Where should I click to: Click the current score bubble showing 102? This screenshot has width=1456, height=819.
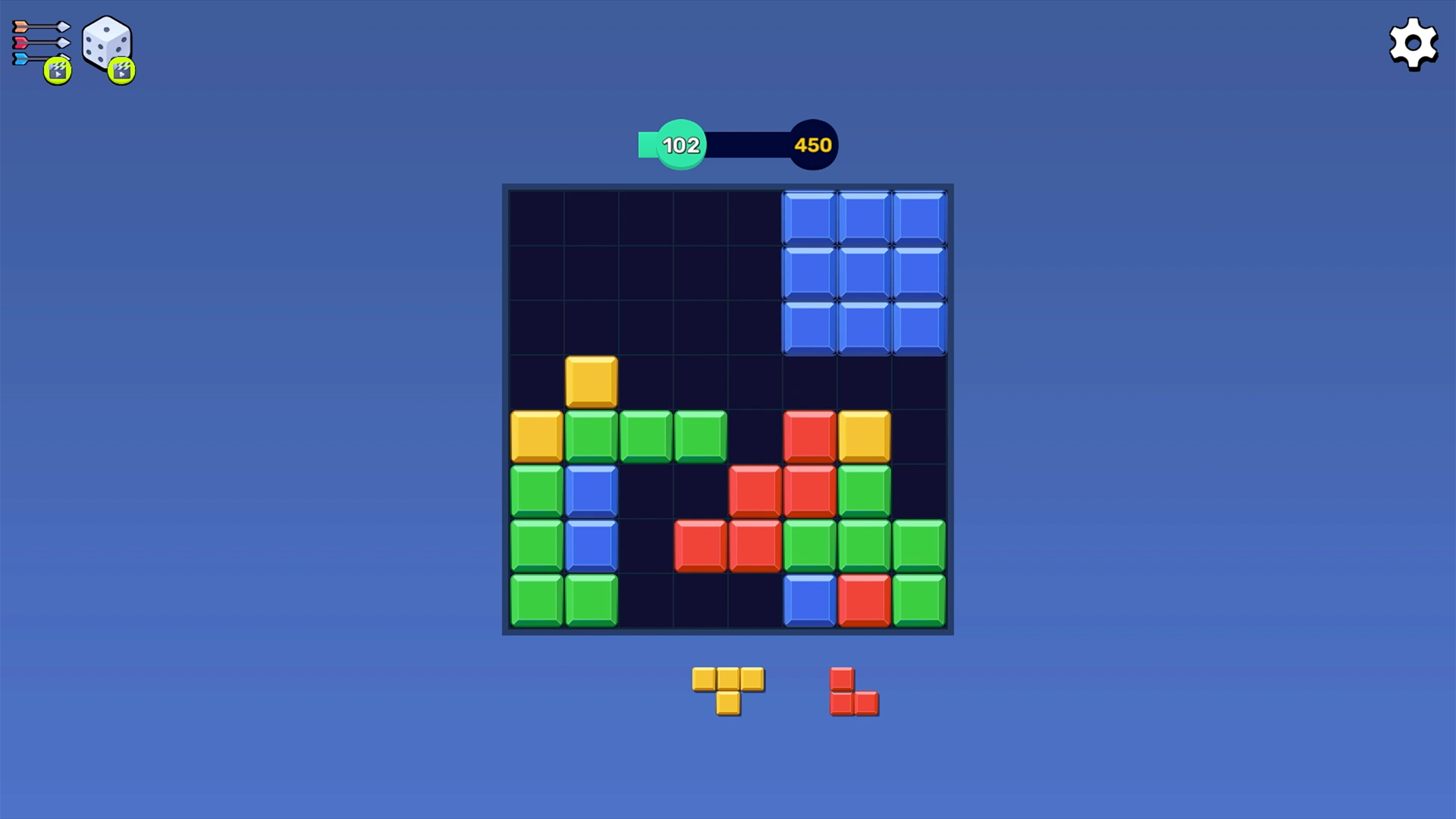[x=680, y=144]
